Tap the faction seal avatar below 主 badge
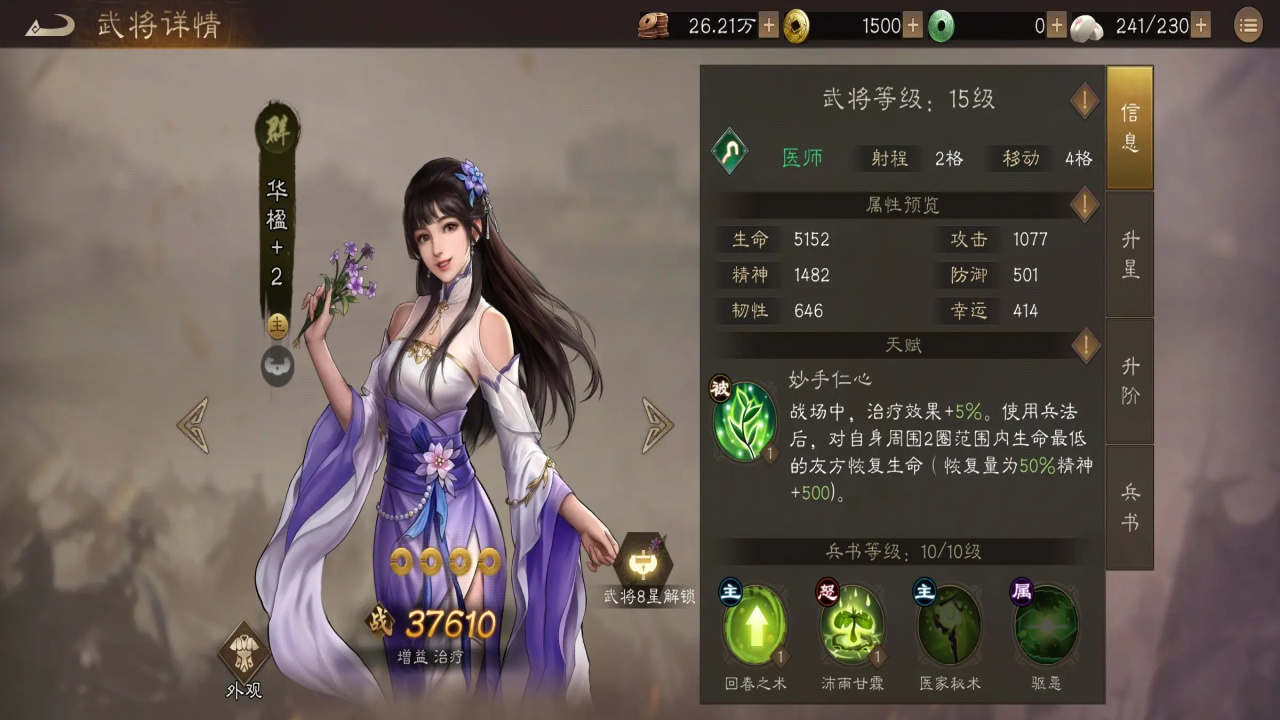 (x=276, y=367)
